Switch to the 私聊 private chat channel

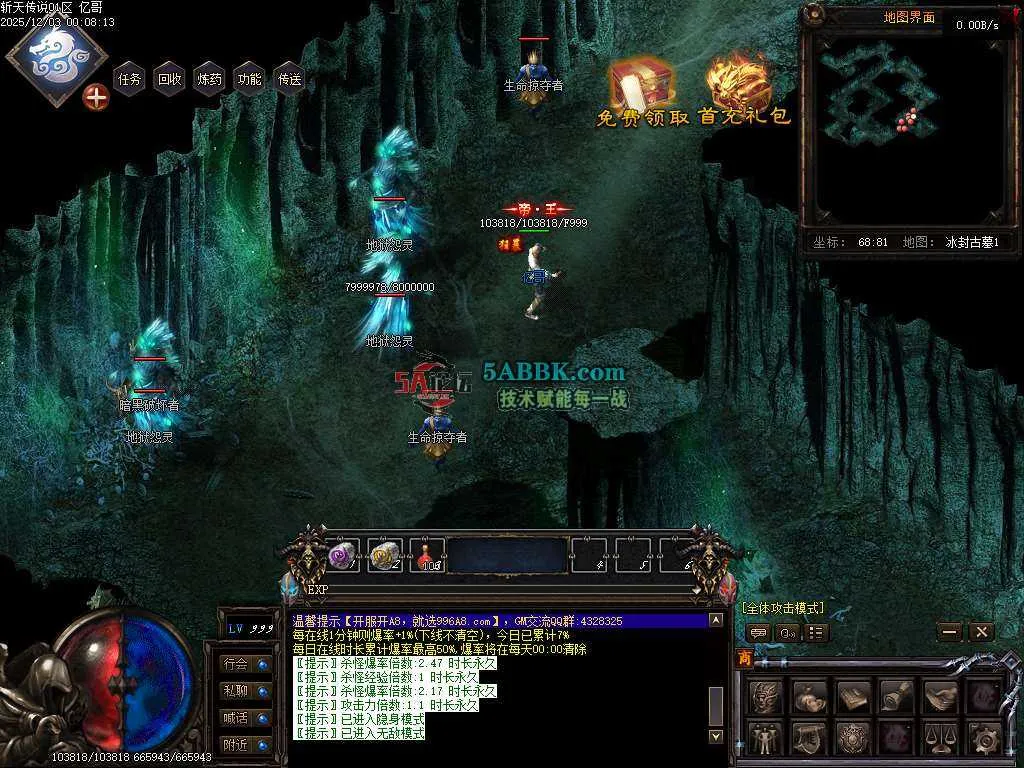tap(237, 691)
